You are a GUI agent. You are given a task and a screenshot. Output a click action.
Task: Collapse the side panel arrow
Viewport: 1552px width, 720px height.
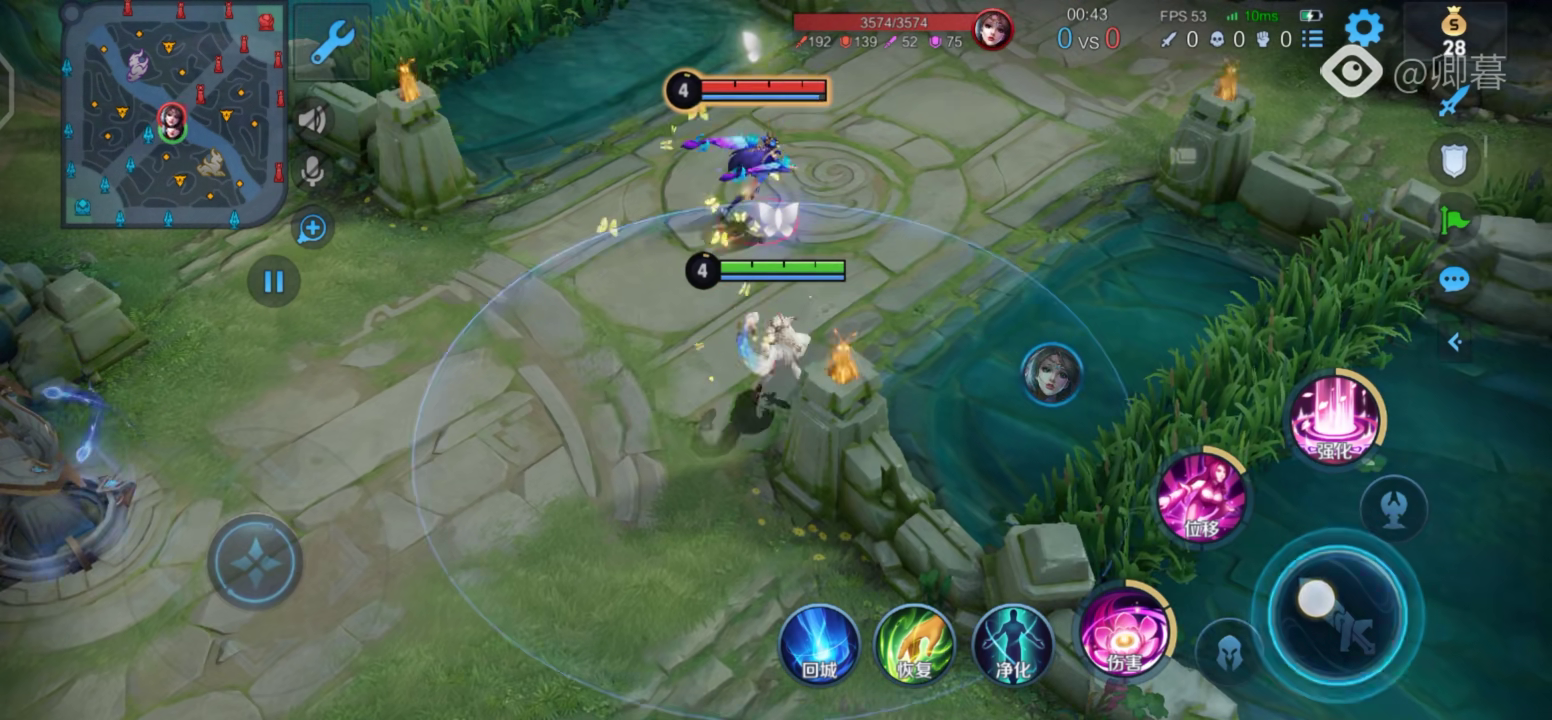pos(1455,343)
